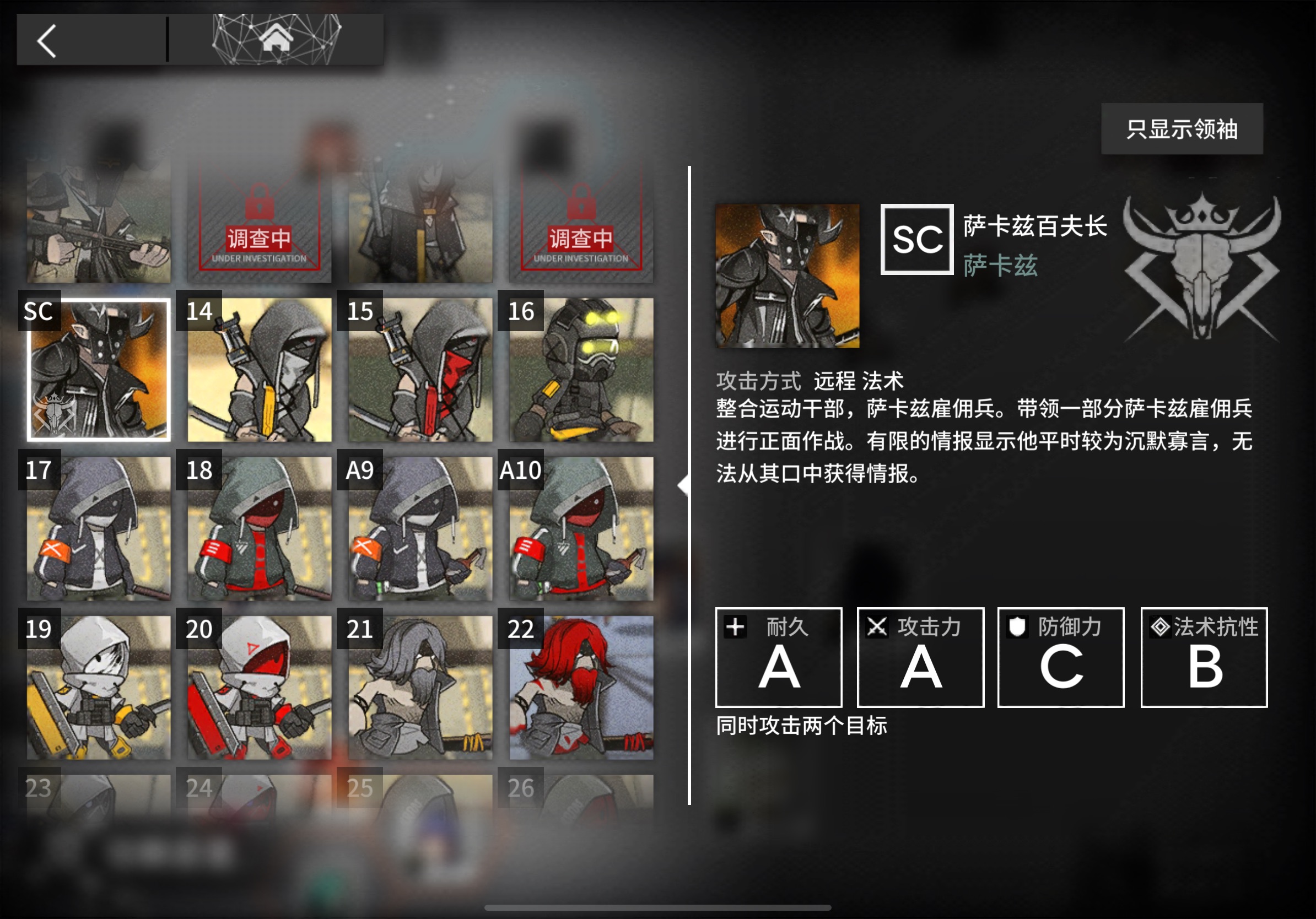Screen dimensions: 1316x919
Task: Toggle the 只显示领袖 leader filter
Action: pos(1182,130)
